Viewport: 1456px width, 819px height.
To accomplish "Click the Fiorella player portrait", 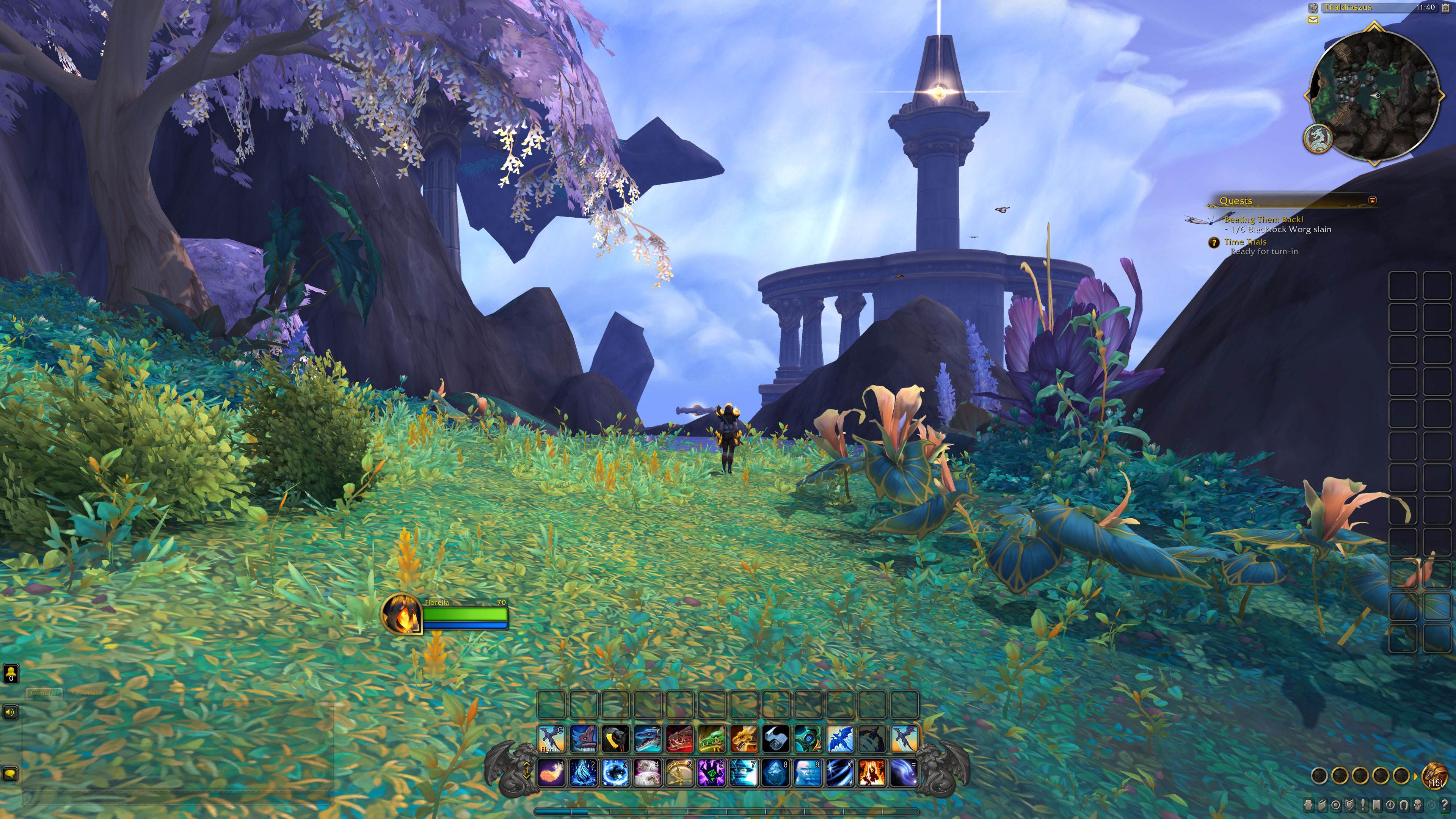I will click(x=401, y=614).
